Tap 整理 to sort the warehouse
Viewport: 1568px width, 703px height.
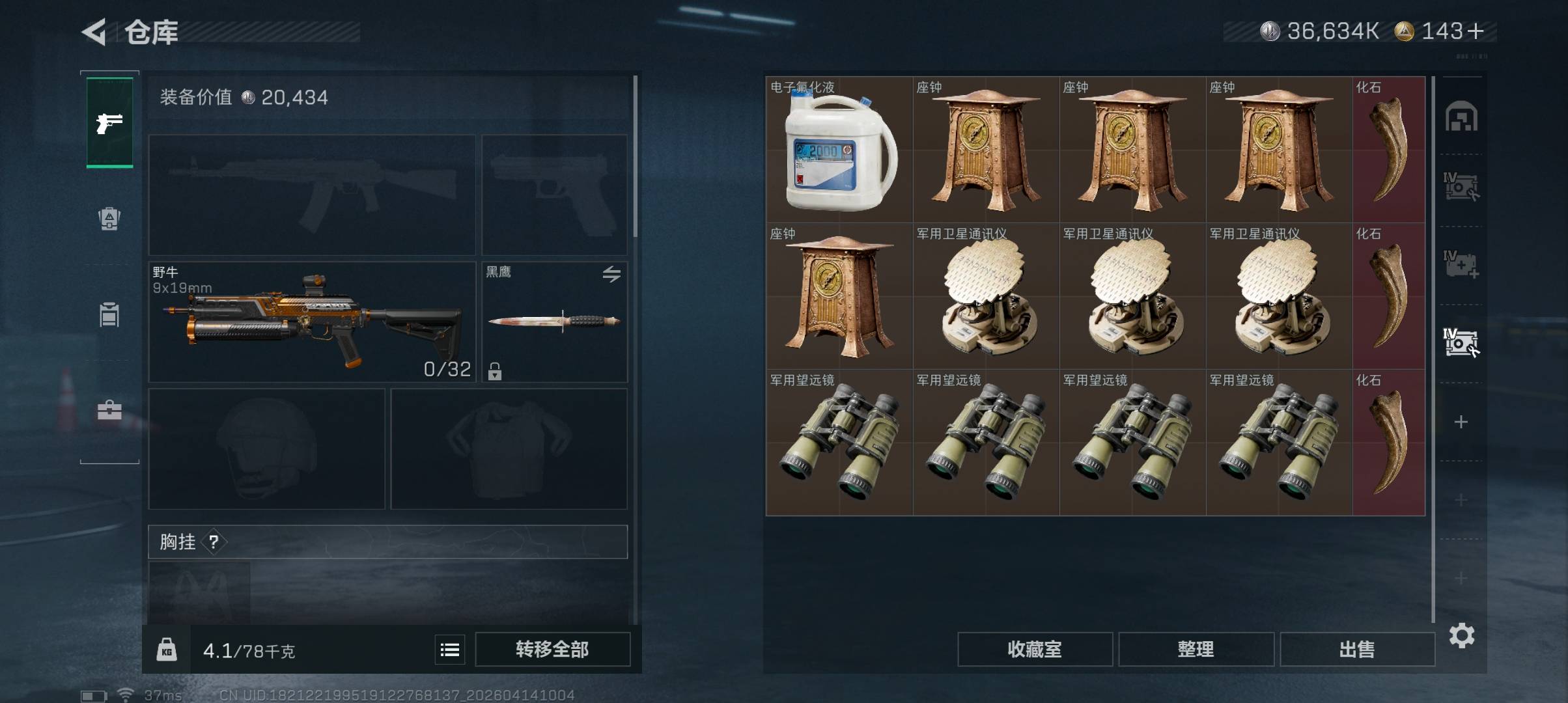click(x=1196, y=650)
